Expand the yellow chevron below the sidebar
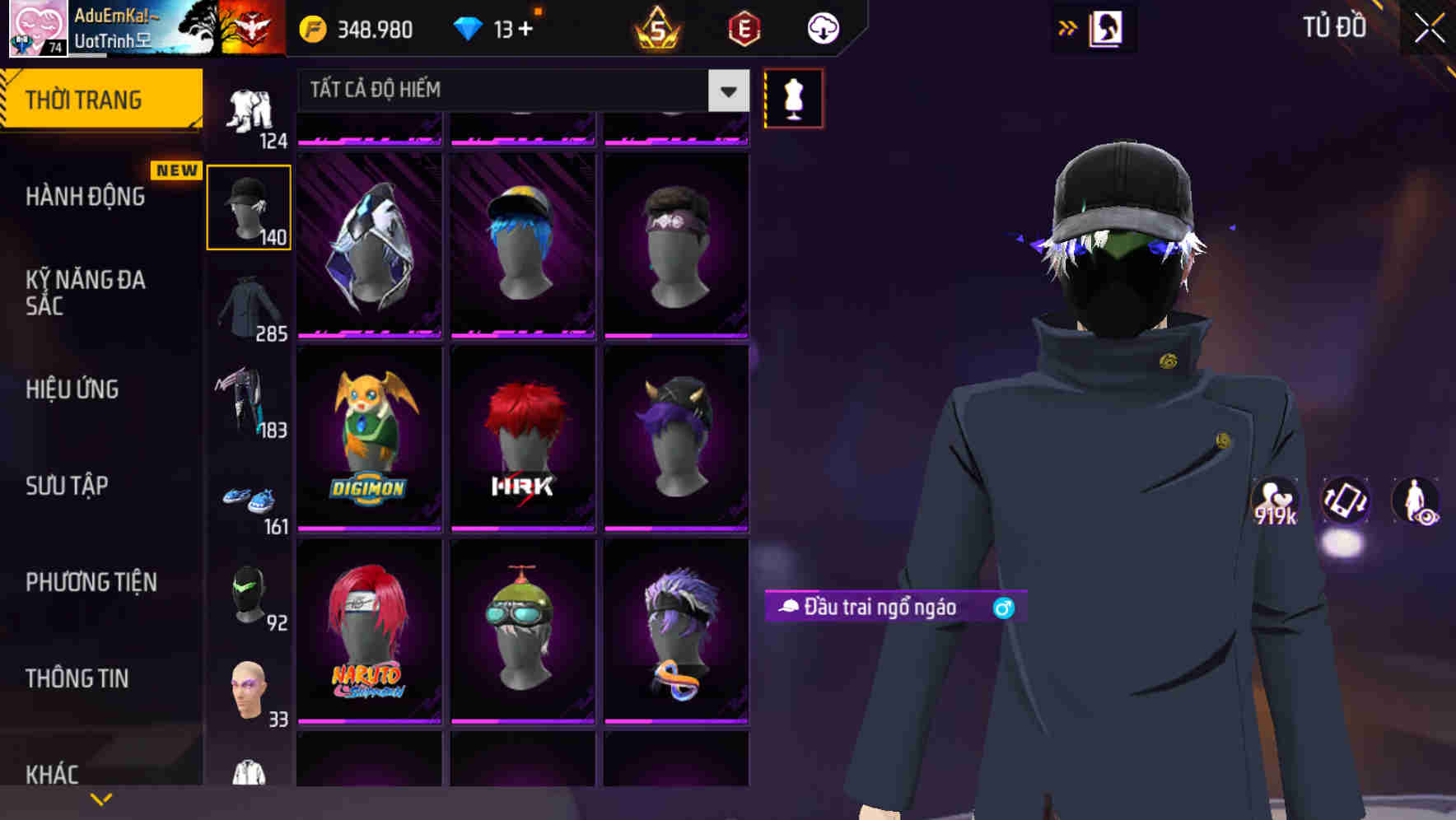Image resolution: width=1456 pixels, height=820 pixels. point(101,797)
